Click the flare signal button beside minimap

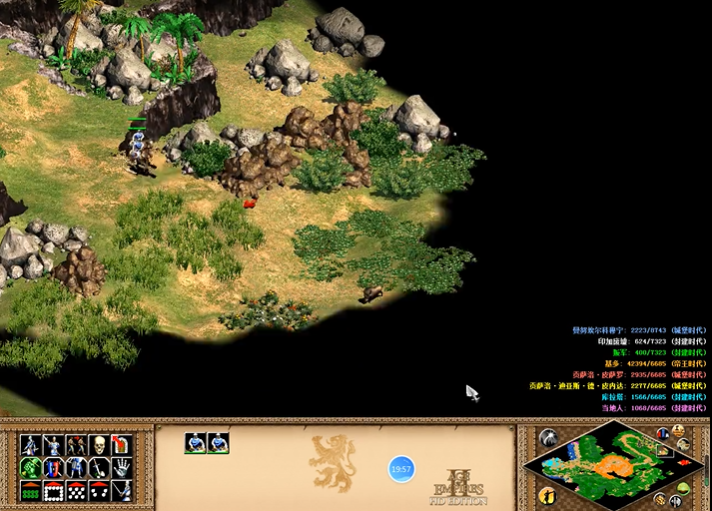pyautogui.click(x=547, y=438)
